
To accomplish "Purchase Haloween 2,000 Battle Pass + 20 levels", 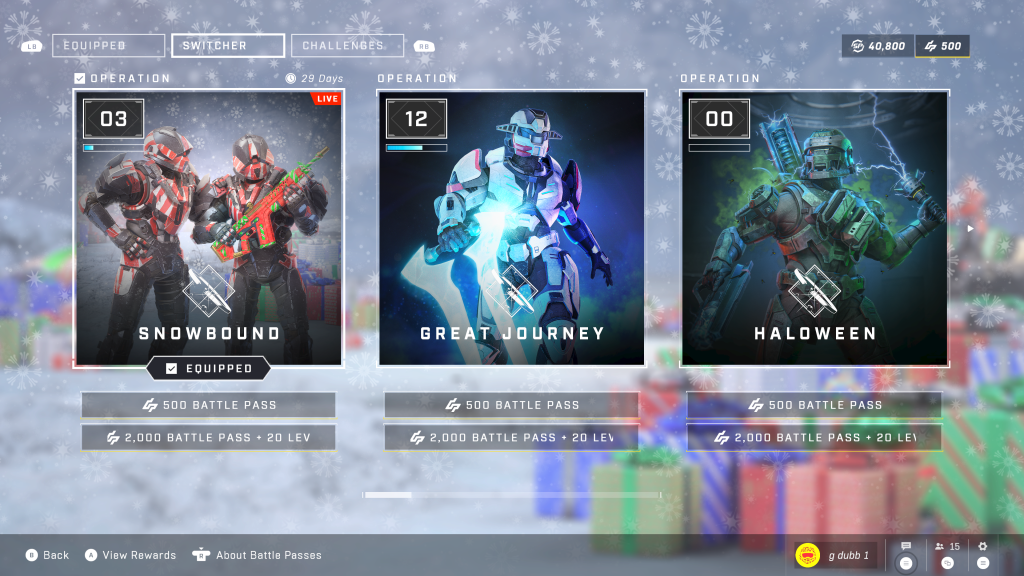I will coord(814,437).
